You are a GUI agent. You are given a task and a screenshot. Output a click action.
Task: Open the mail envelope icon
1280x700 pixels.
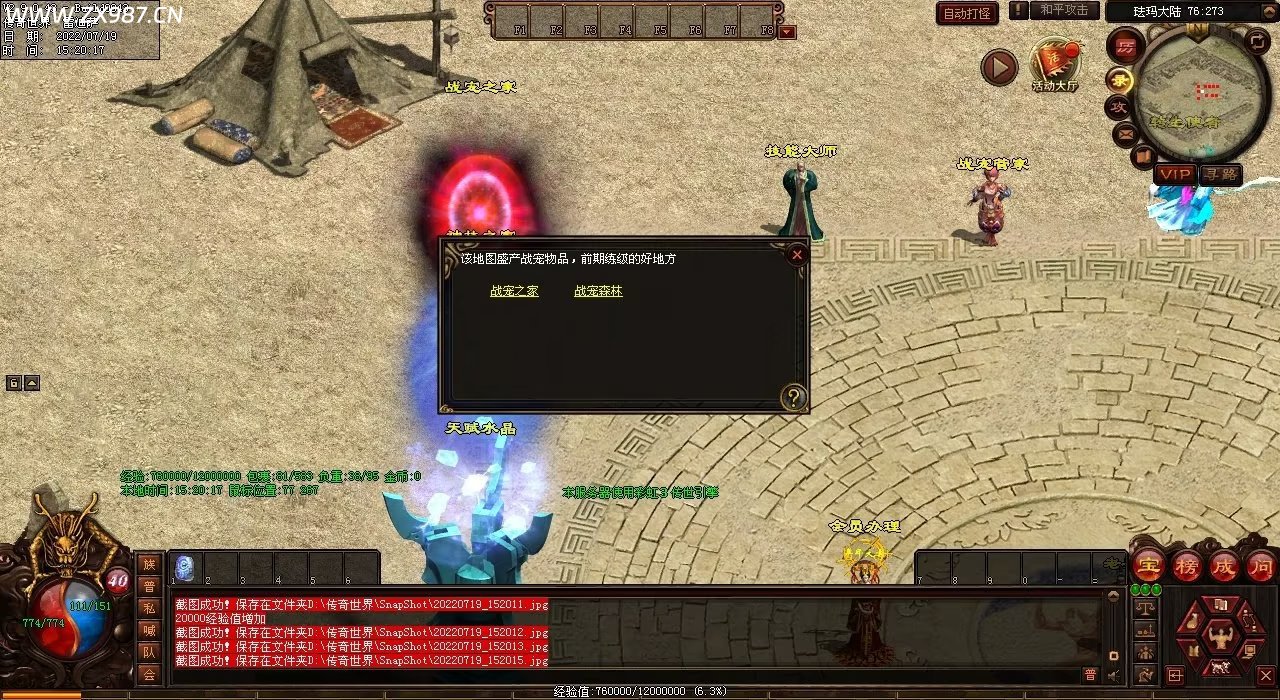1125,132
